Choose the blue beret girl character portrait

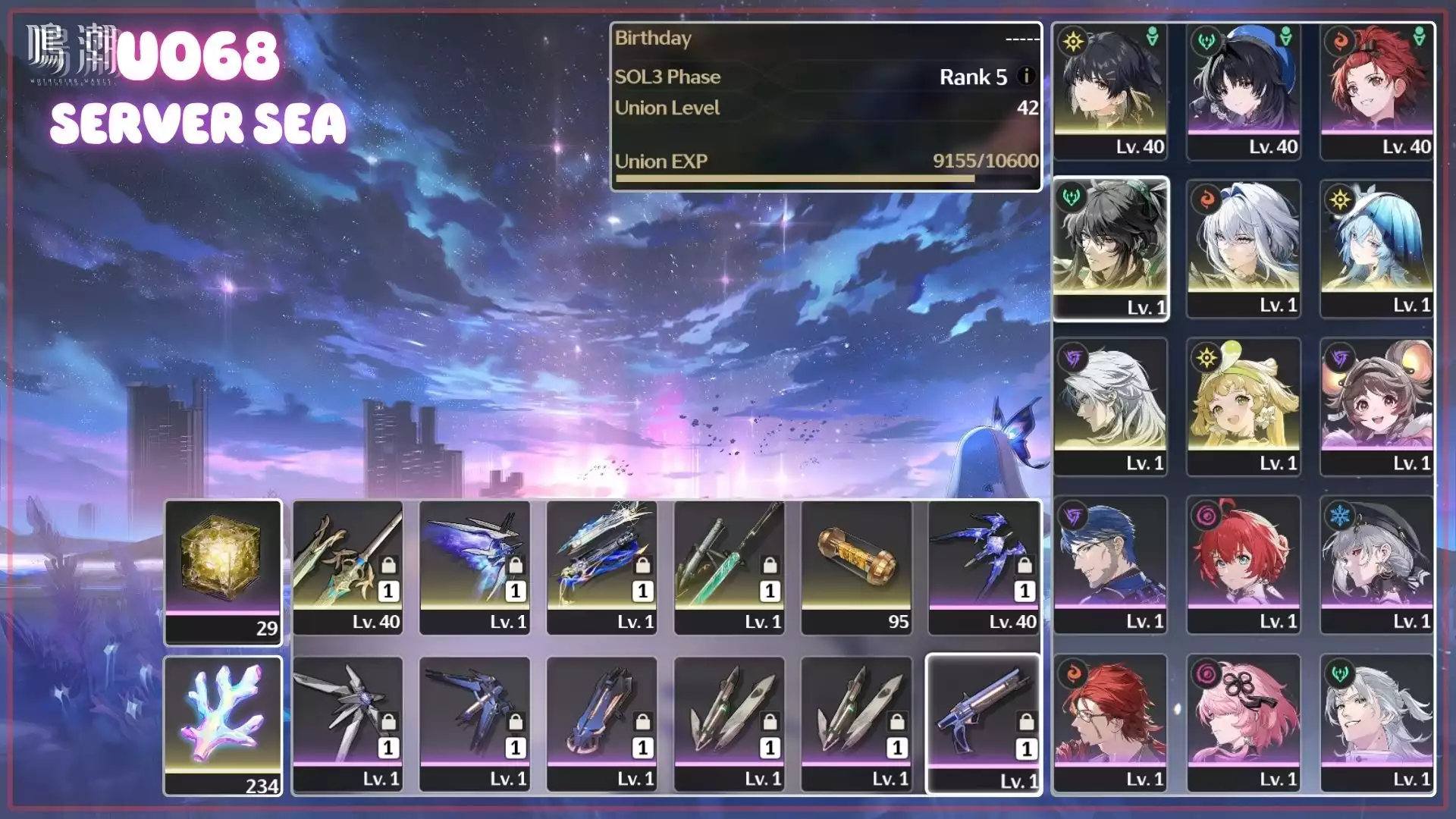[1244, 91]
